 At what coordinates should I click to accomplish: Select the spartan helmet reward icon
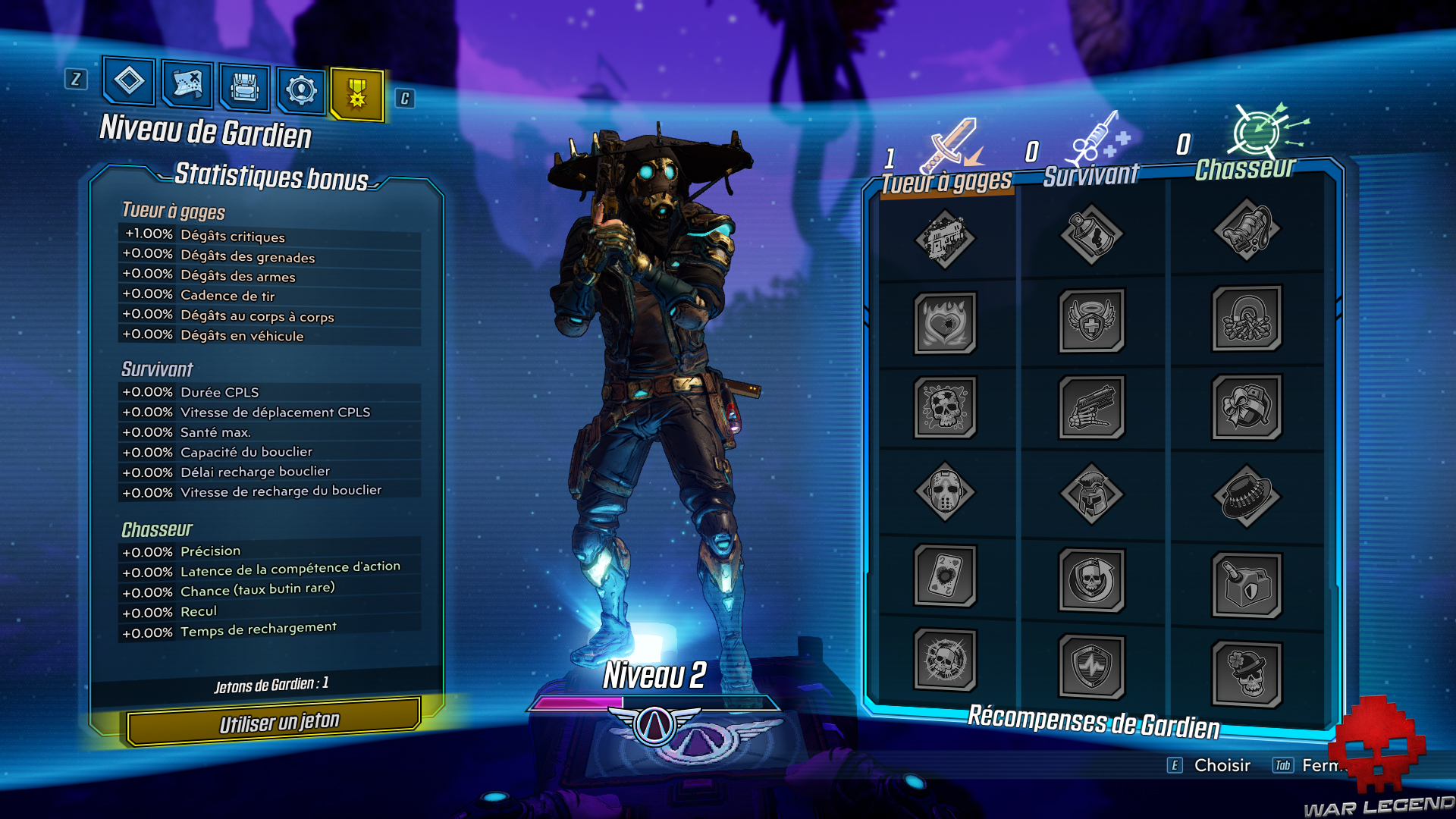click(1092, 493)
